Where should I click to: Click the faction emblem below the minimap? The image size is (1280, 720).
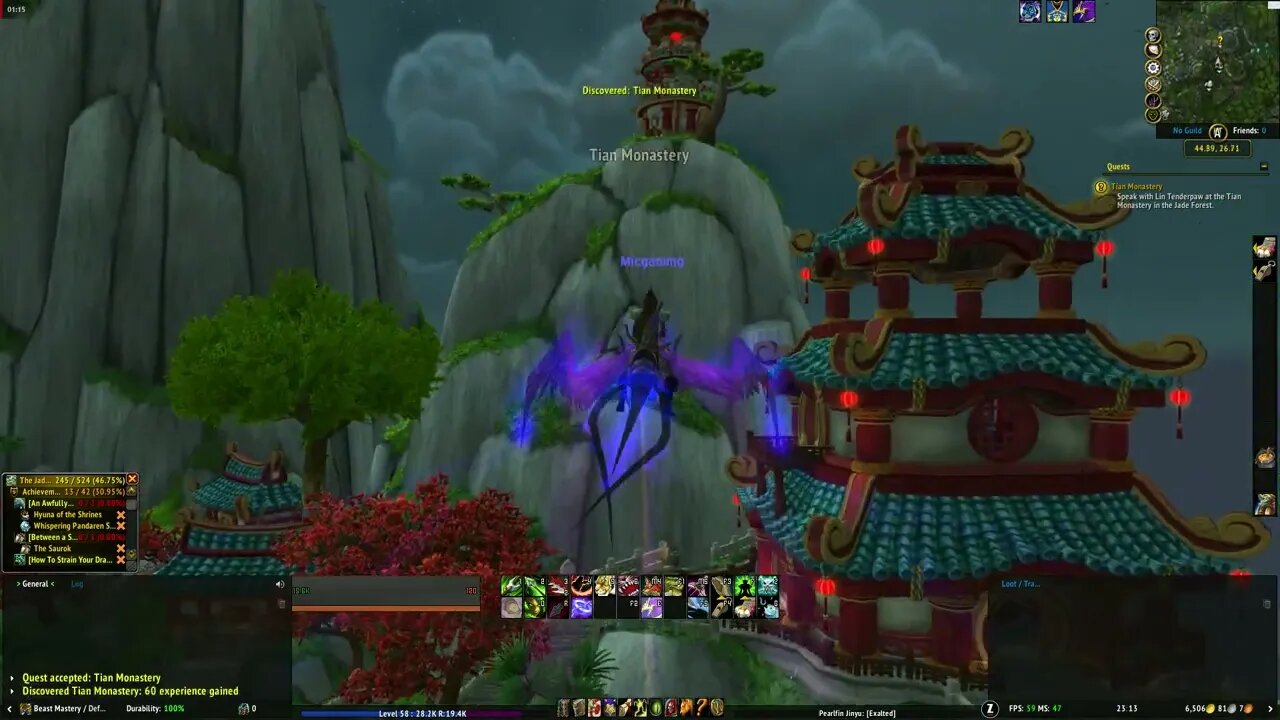pyautogui.click(x=1217, y=131)
